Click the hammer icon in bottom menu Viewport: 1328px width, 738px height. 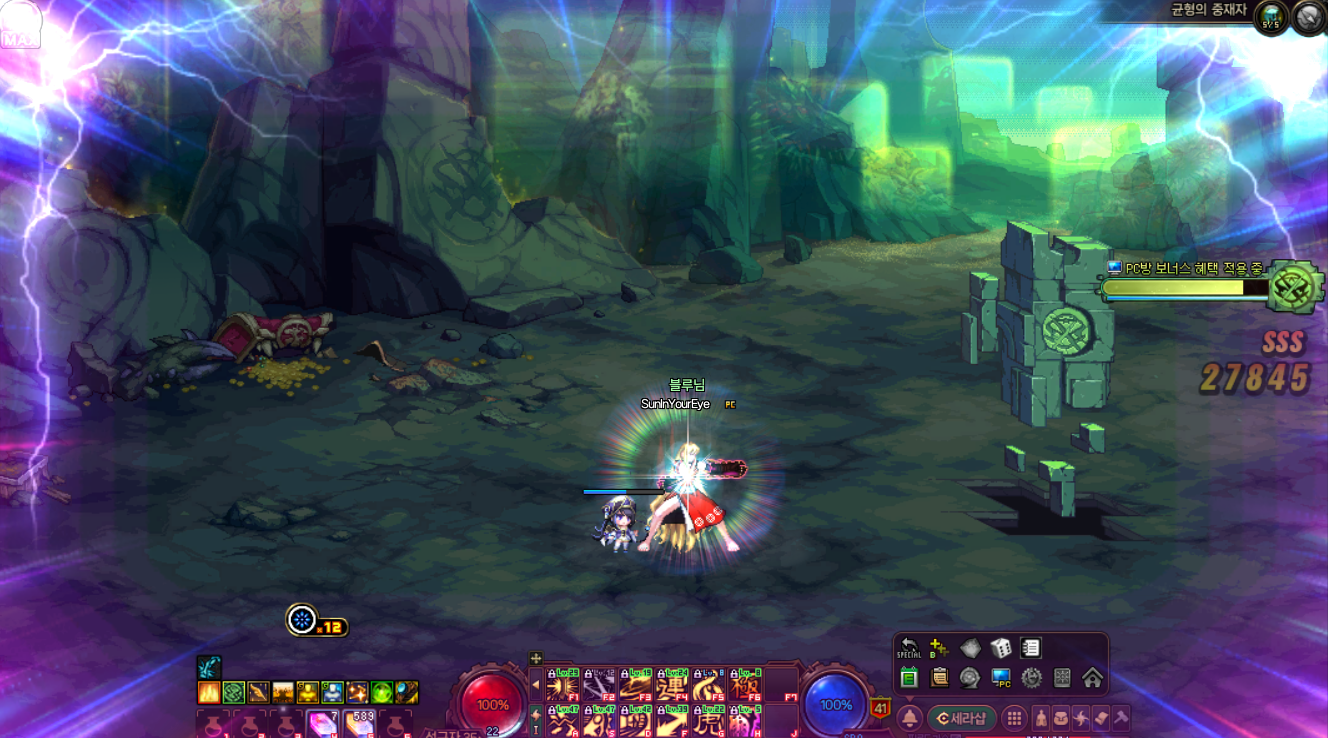coord(1121,718)
